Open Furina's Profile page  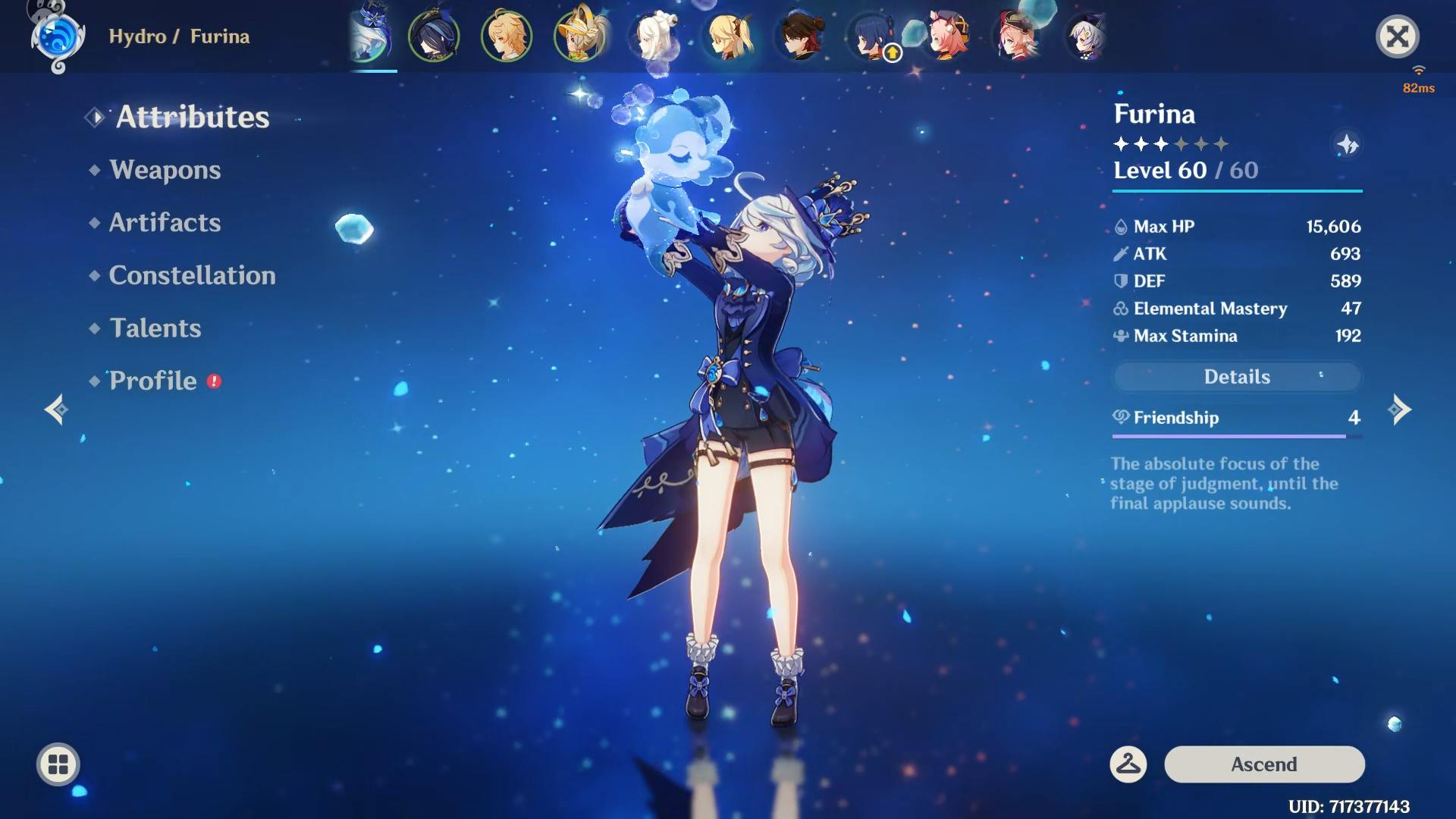(x=153, y=381)
